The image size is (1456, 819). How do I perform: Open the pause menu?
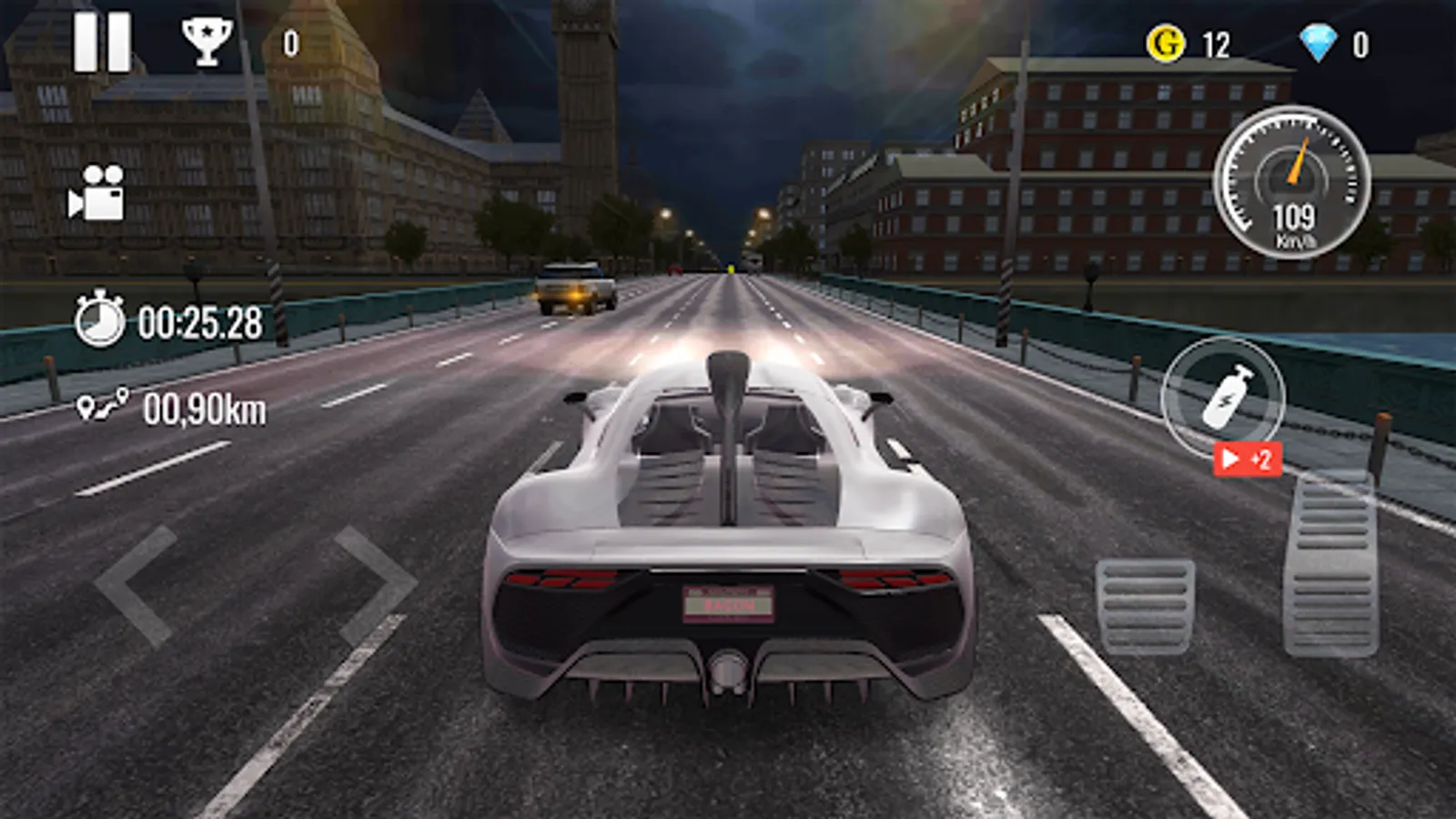click(x=105, y=43)
